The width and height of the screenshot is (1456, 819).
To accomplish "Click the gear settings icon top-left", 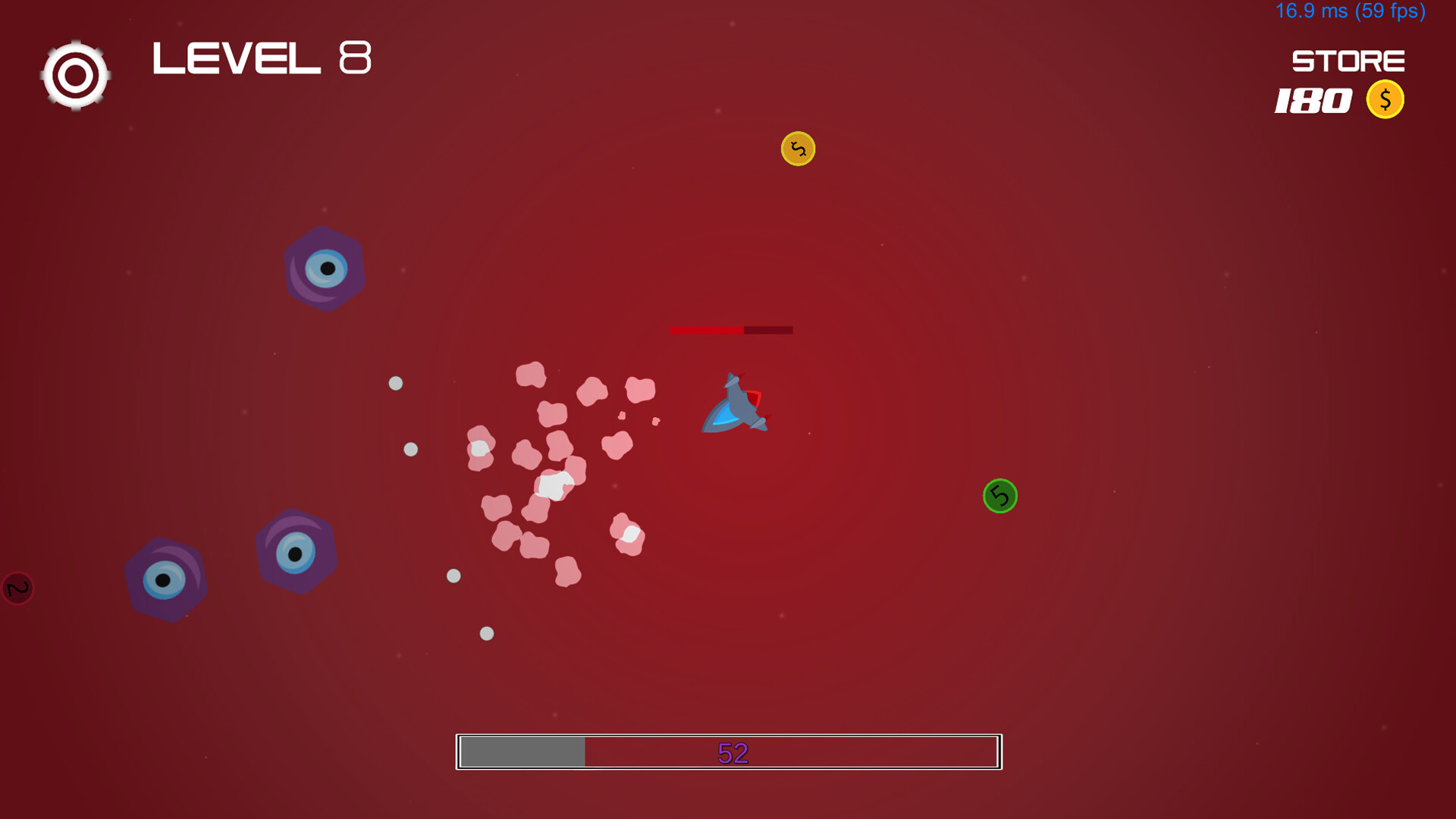I will [74, 75].
